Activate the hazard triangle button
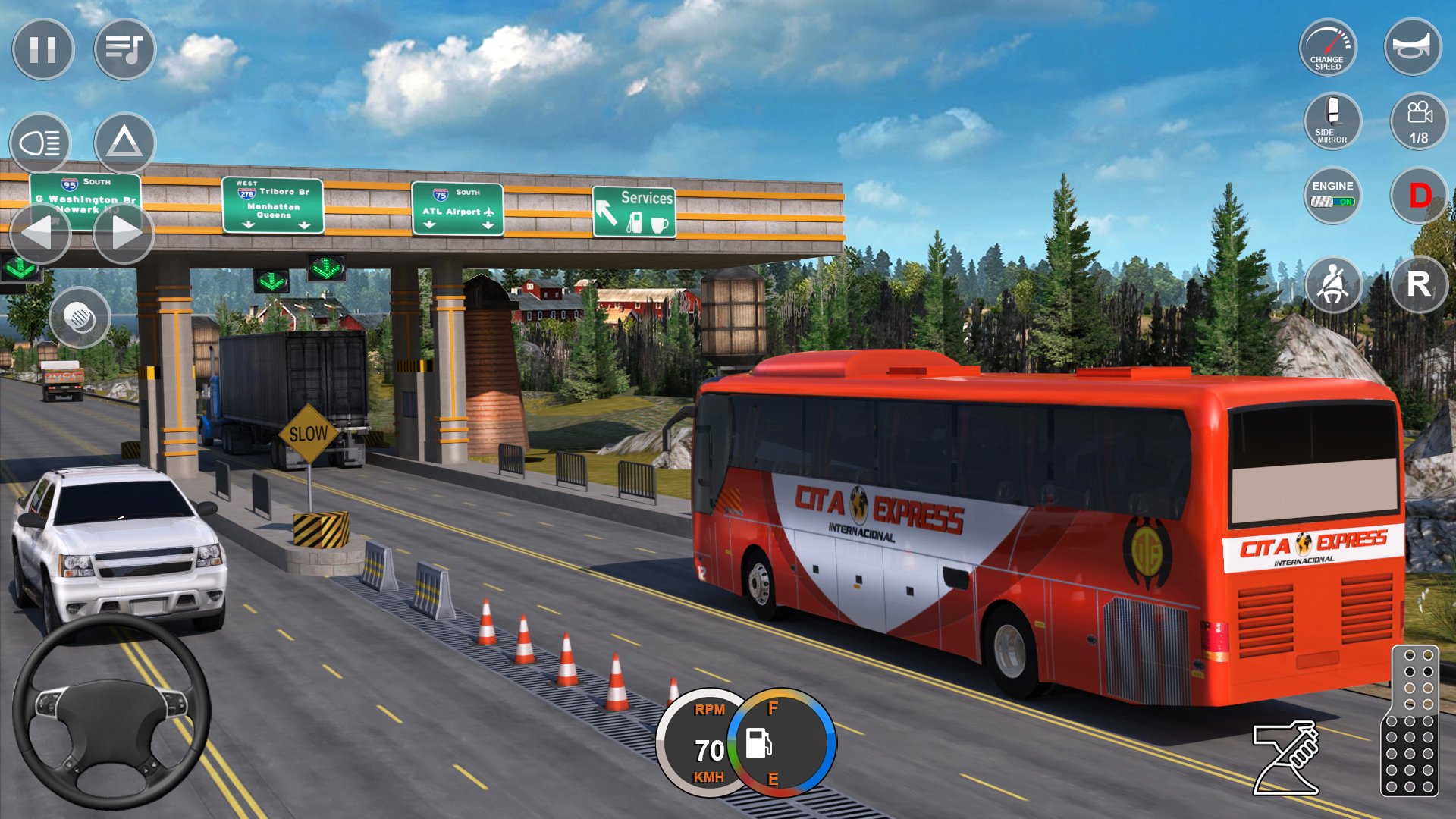This screenshot has width=1456, height=819. (x=124, y=142)
